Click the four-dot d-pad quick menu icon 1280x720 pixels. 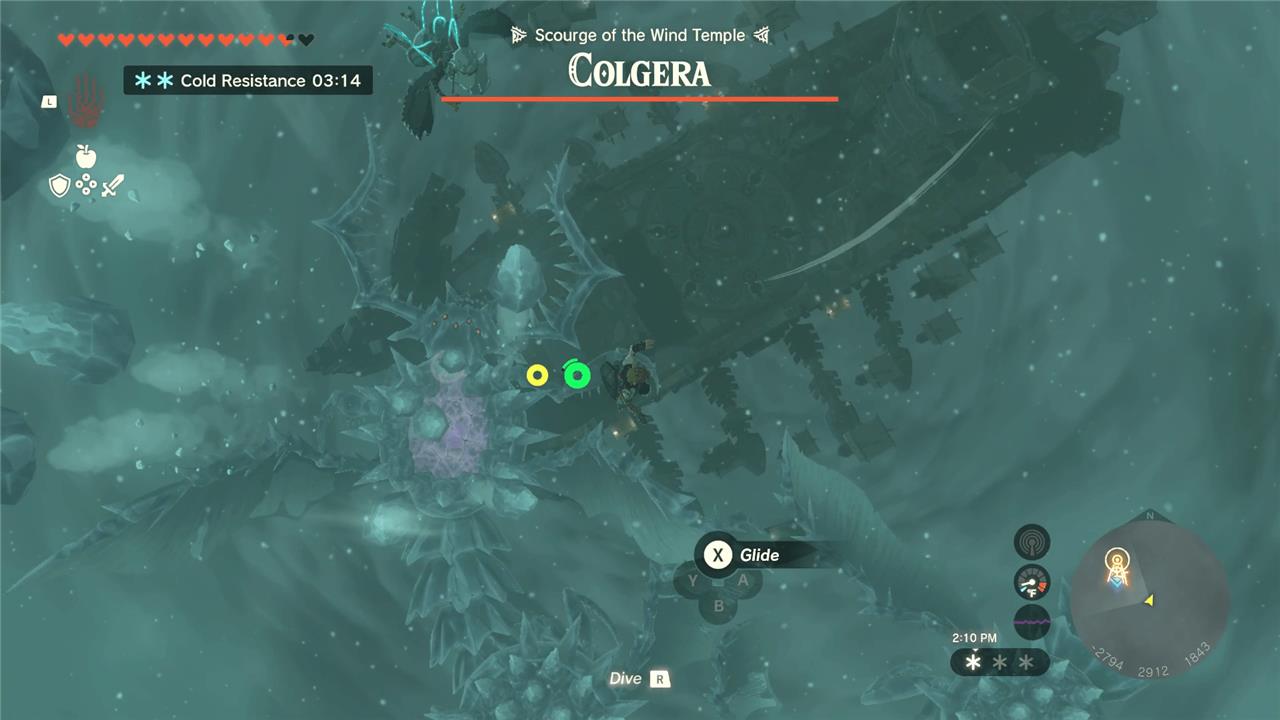86,185
